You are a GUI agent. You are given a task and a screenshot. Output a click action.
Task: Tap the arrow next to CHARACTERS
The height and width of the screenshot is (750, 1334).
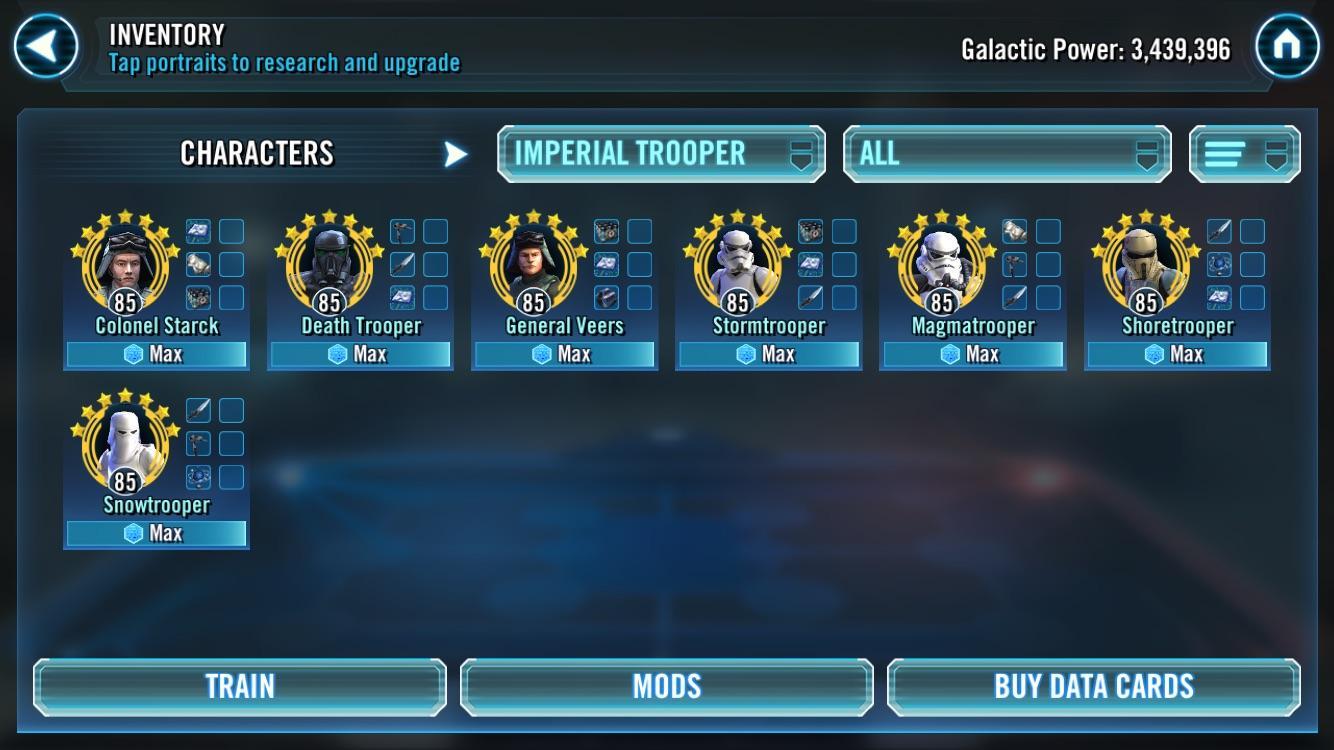click(456, 153)
